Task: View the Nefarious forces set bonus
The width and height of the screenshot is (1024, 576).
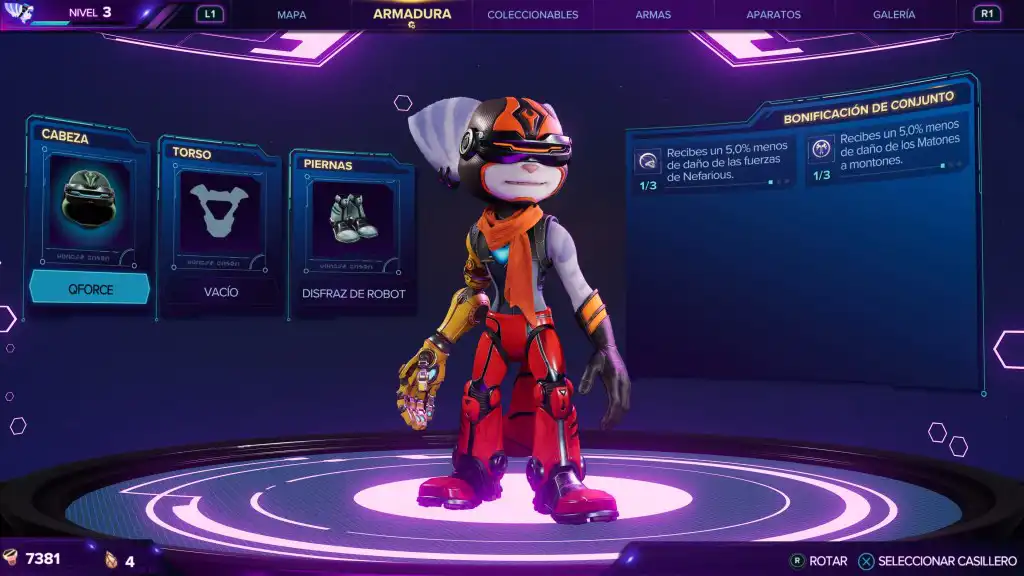Action: click(714, 162)
